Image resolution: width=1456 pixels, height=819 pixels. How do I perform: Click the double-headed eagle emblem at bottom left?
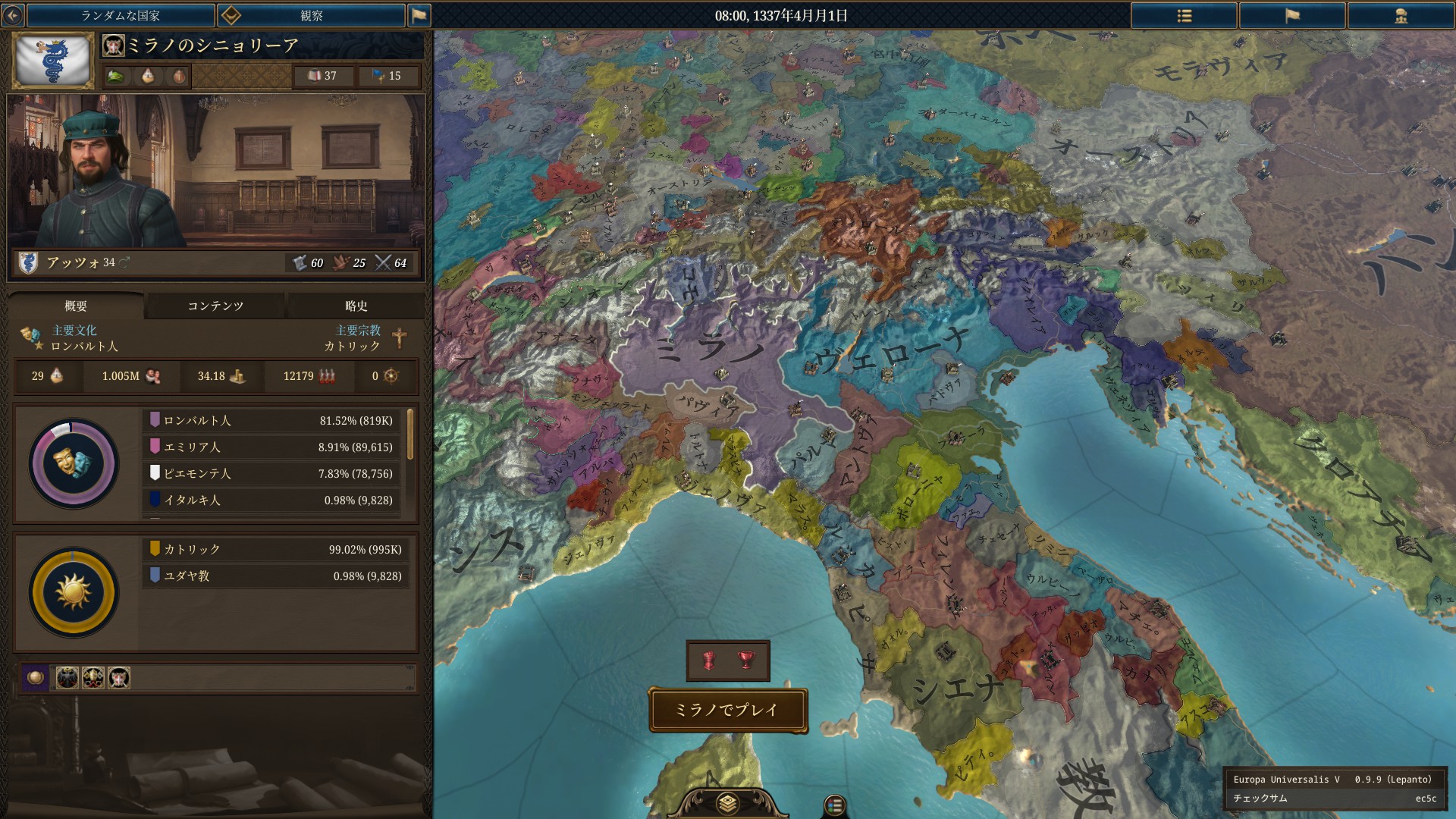pos(66,679)
